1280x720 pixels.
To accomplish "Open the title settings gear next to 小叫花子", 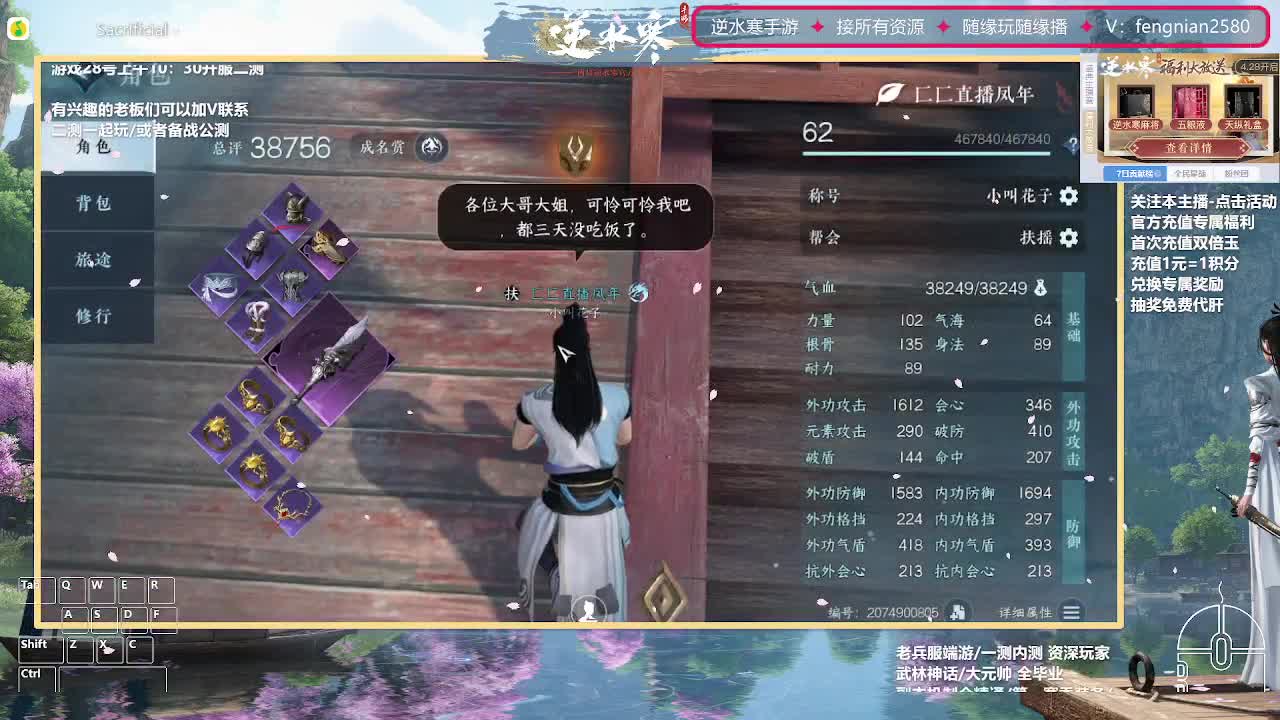I will tap(1068, 196).
